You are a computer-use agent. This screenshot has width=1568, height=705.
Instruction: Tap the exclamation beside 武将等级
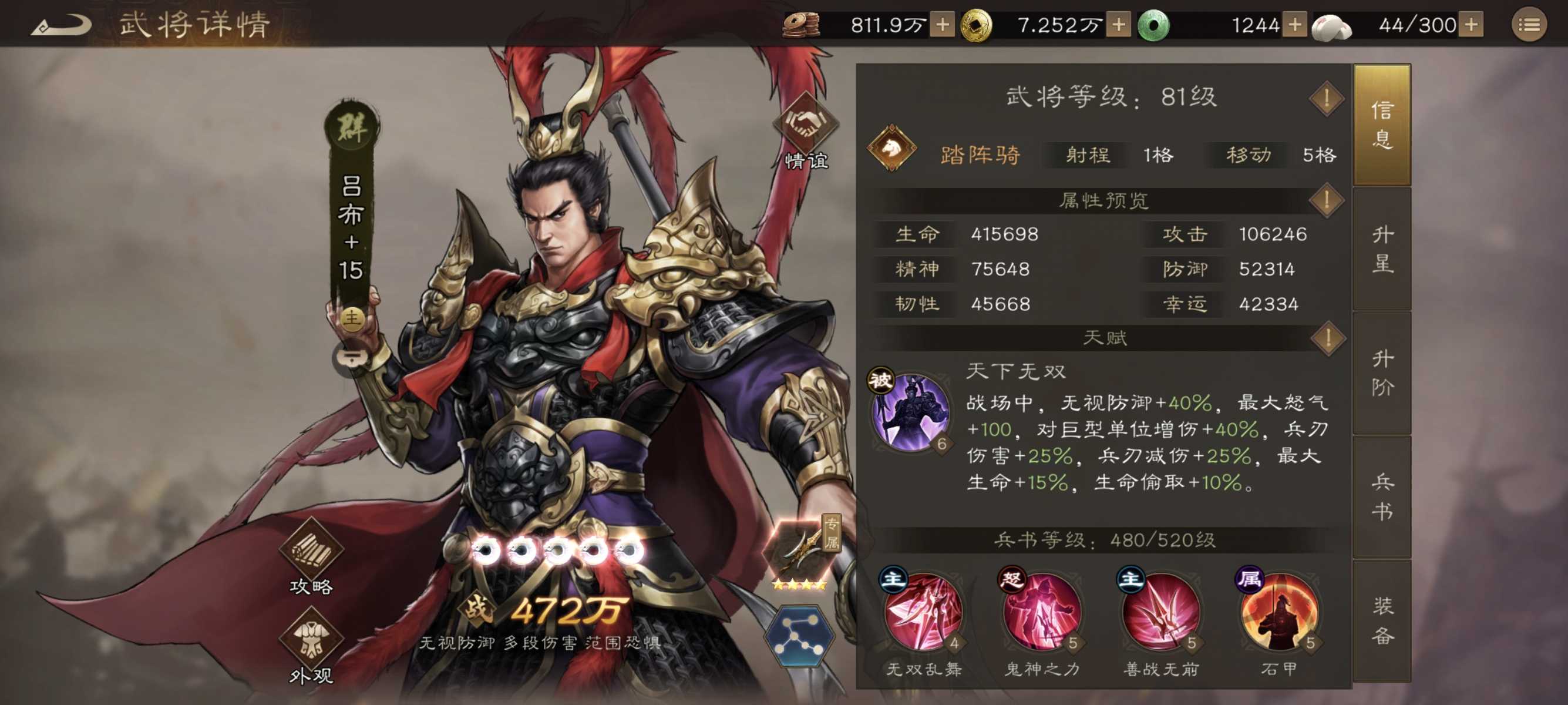point(1325,98)
